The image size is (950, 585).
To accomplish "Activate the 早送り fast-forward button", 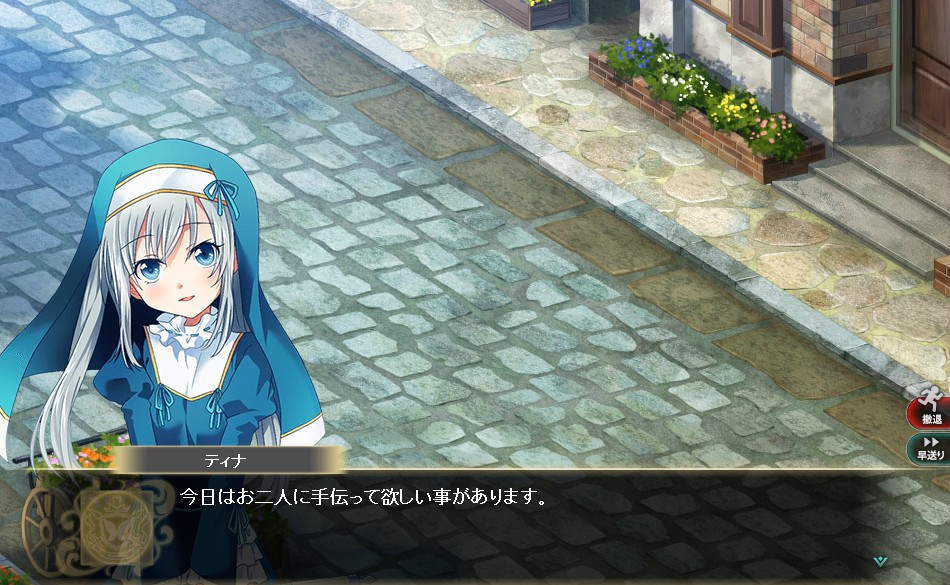I will tap(931, 448).
